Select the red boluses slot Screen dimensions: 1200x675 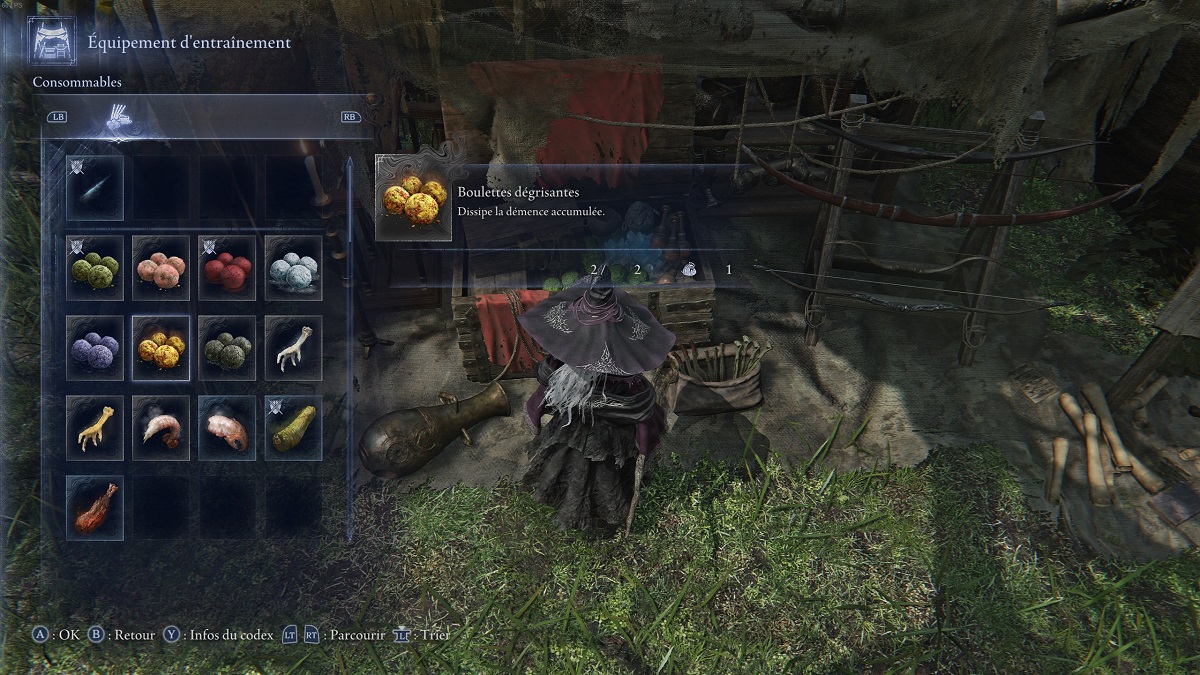(x=227, y=267)
